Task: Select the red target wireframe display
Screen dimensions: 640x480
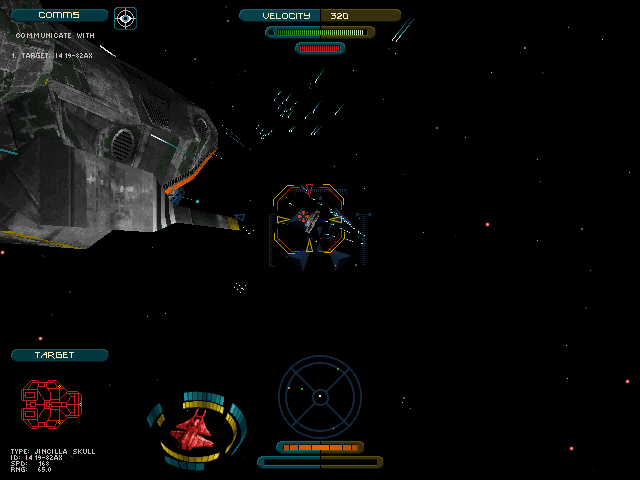Action: coord(51,402)
